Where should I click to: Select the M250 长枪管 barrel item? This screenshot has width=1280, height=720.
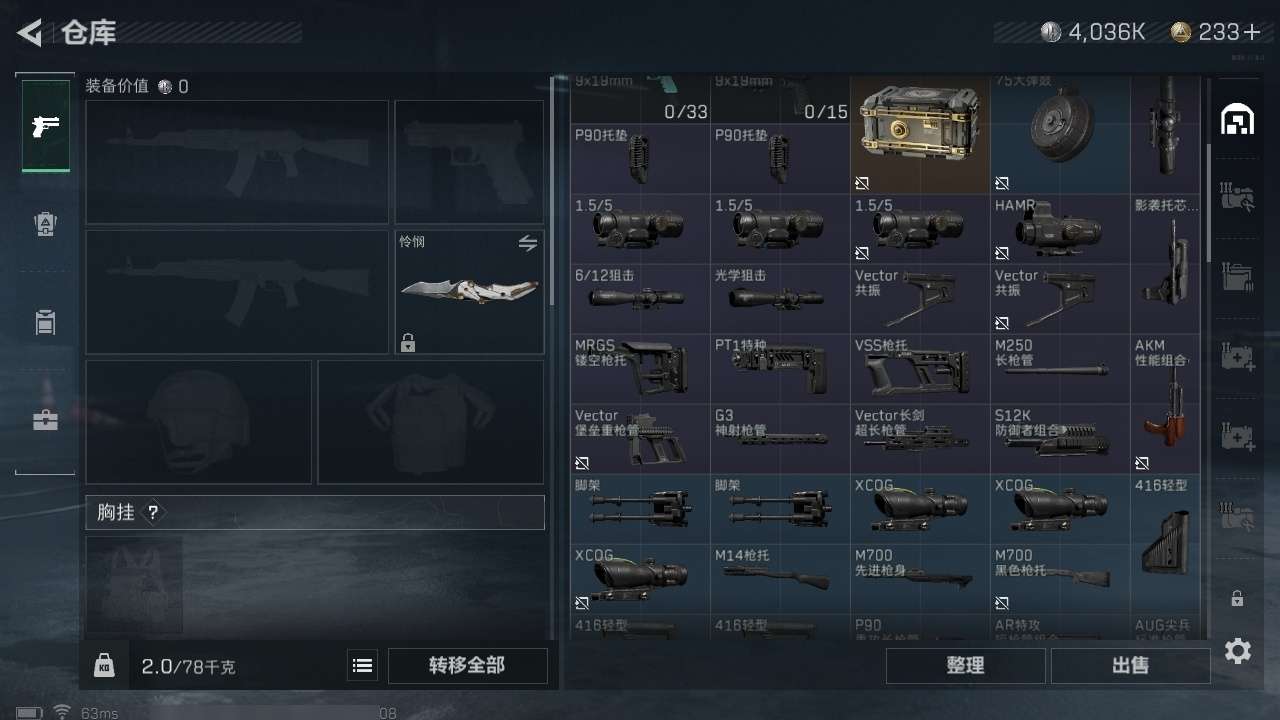(x=1060, y=369)
